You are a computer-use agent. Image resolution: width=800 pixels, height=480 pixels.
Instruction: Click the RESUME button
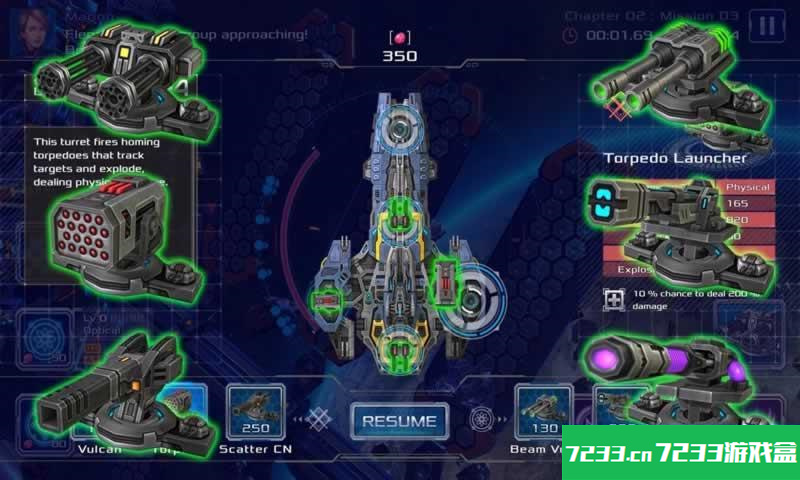click(x=399, y=420)
